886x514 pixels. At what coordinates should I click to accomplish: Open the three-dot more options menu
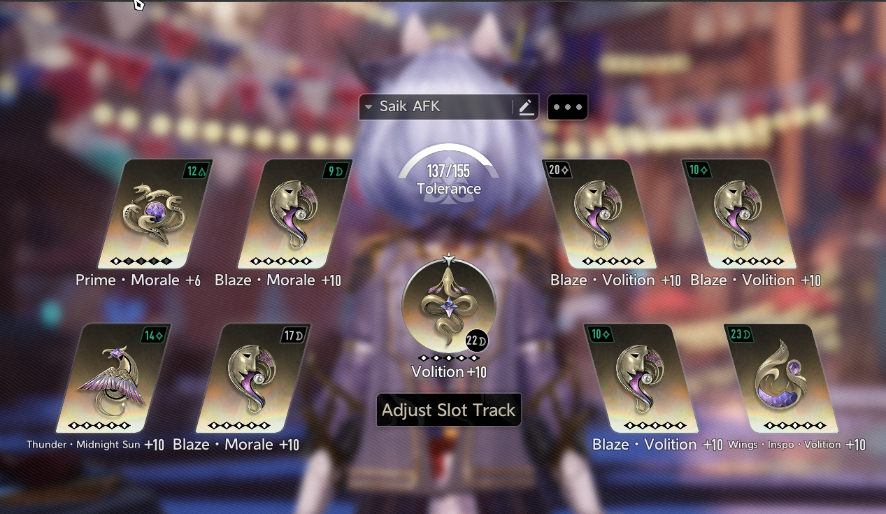(x=567, y=107)
